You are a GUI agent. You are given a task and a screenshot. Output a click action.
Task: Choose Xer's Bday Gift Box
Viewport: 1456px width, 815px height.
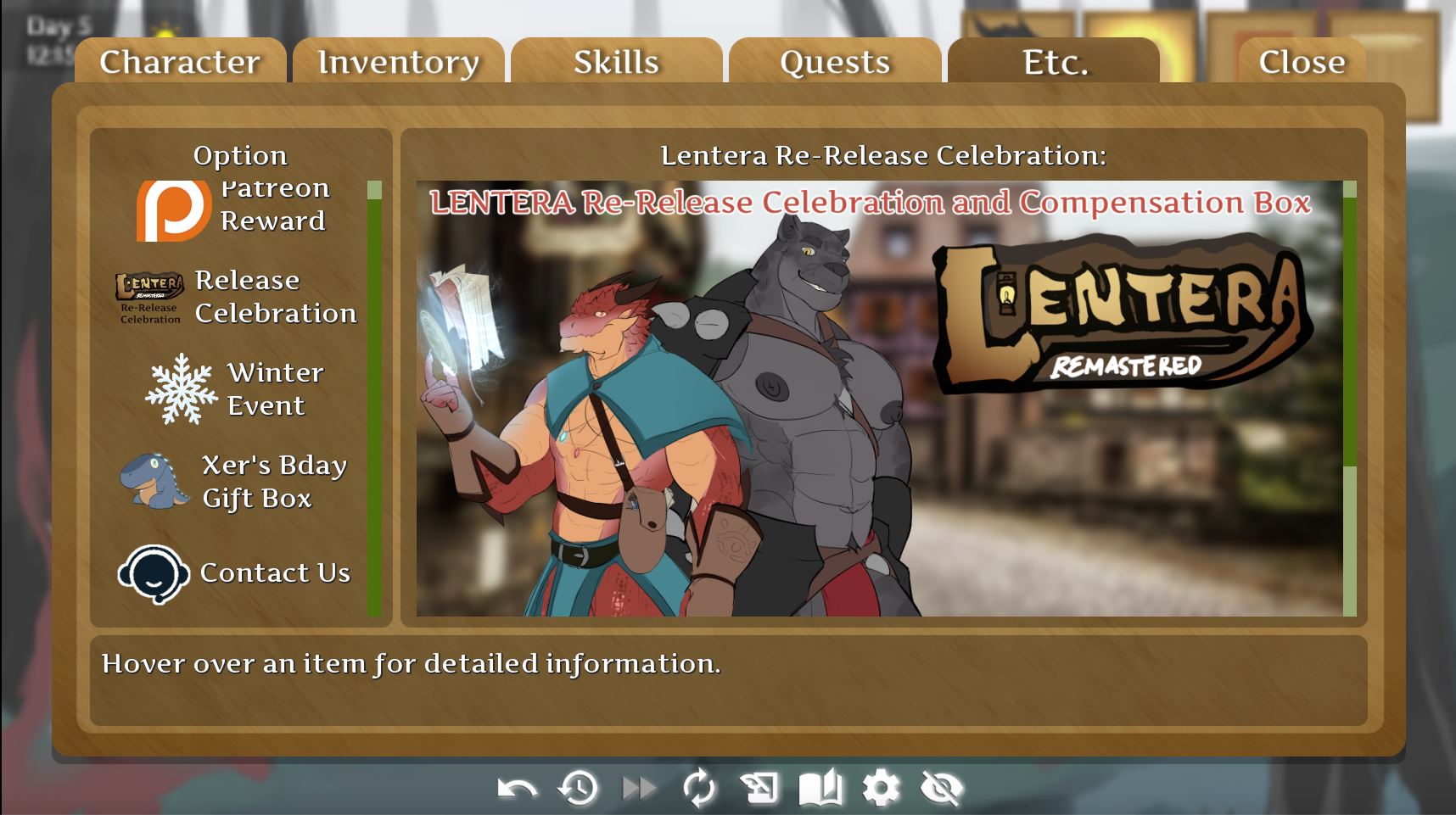(234, 481)
